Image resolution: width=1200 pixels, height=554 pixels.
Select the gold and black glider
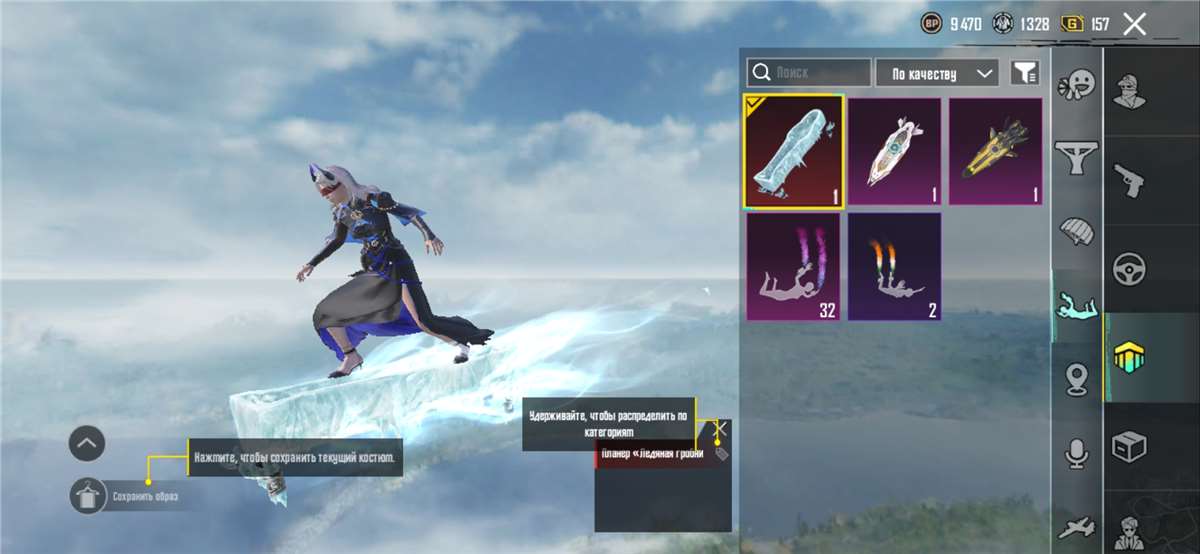(995, 152)
